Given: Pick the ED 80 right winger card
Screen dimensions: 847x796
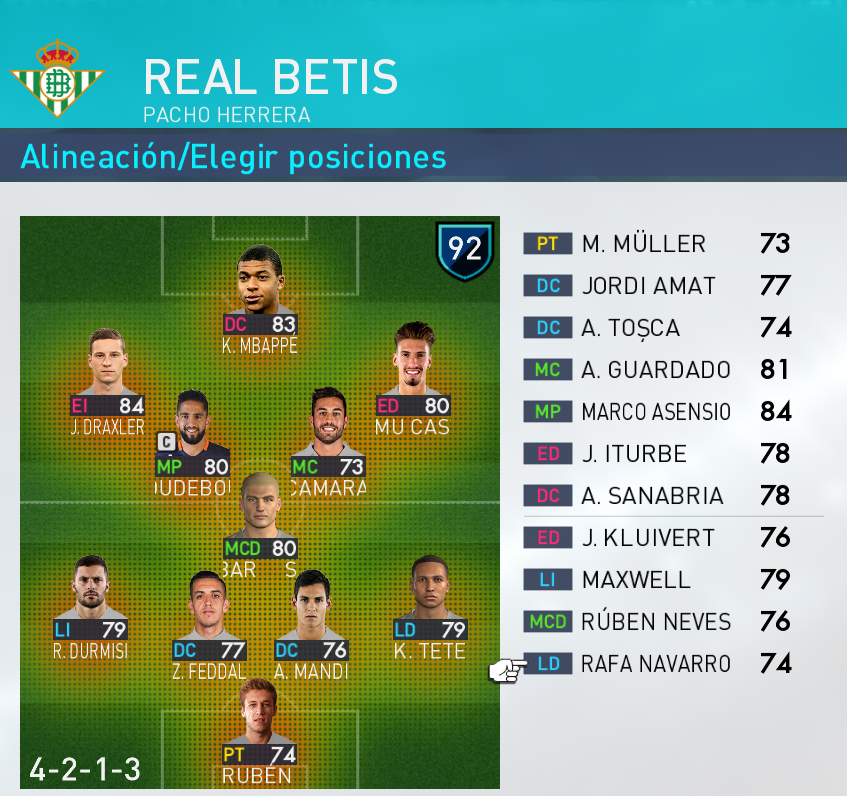Looking at the screenshot, I should pyautogui.click(x=412, y=368).
